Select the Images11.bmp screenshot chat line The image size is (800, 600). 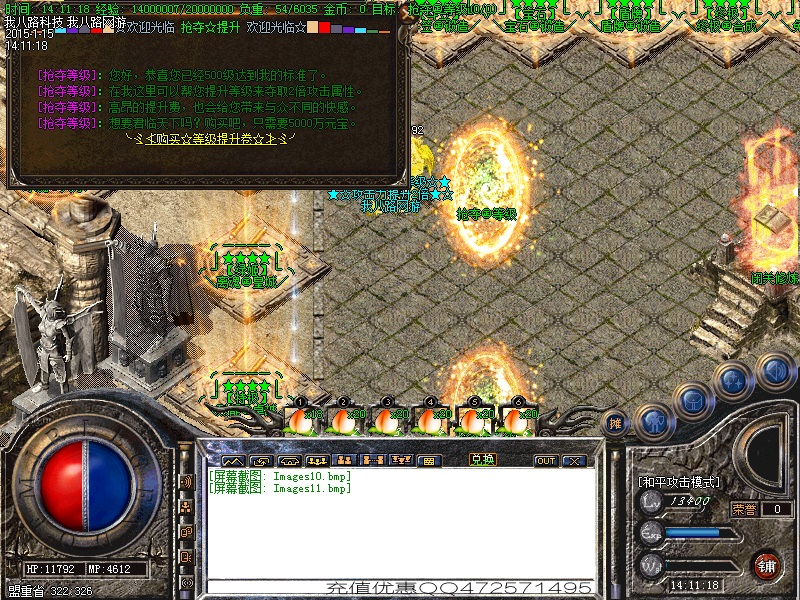point(280,488)
